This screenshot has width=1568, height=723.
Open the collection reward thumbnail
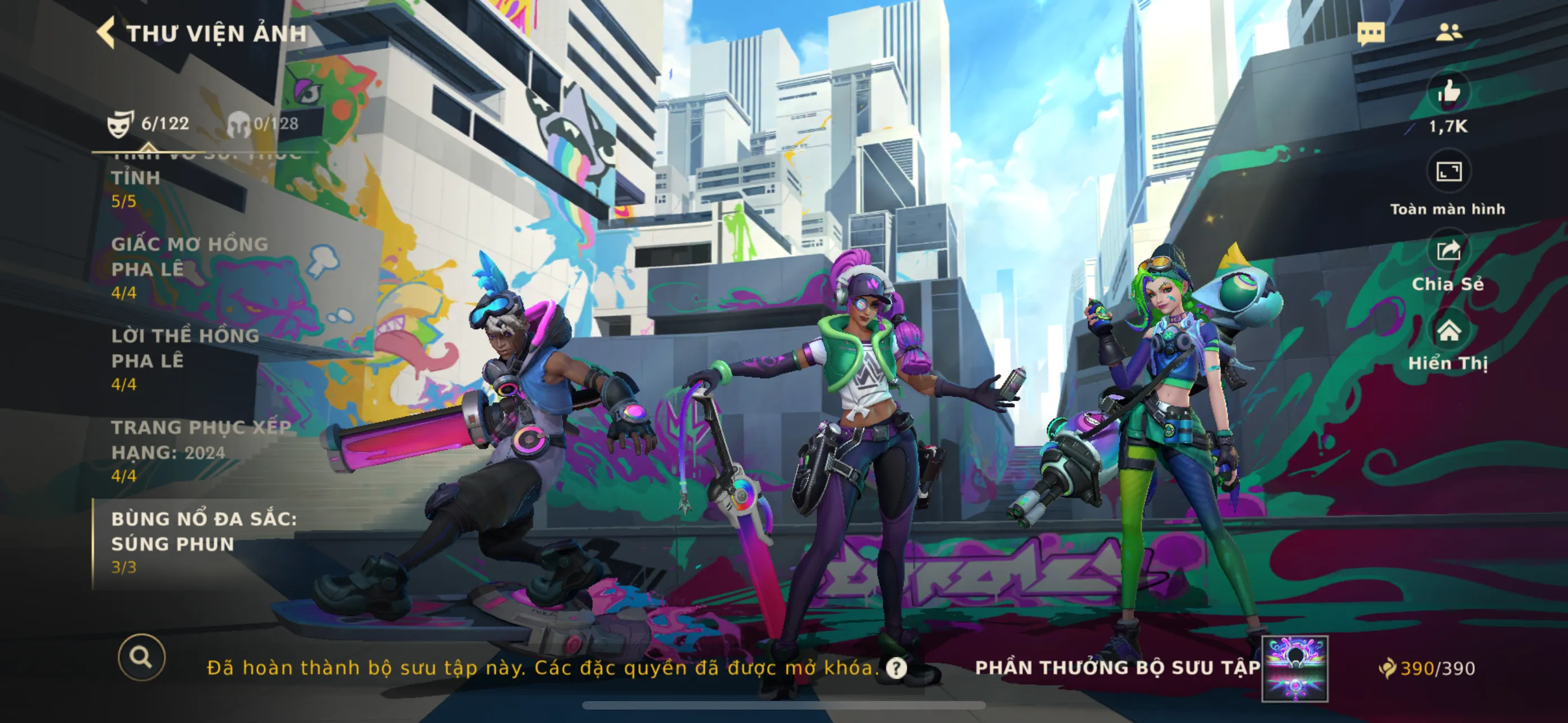tap(1295, 668)
